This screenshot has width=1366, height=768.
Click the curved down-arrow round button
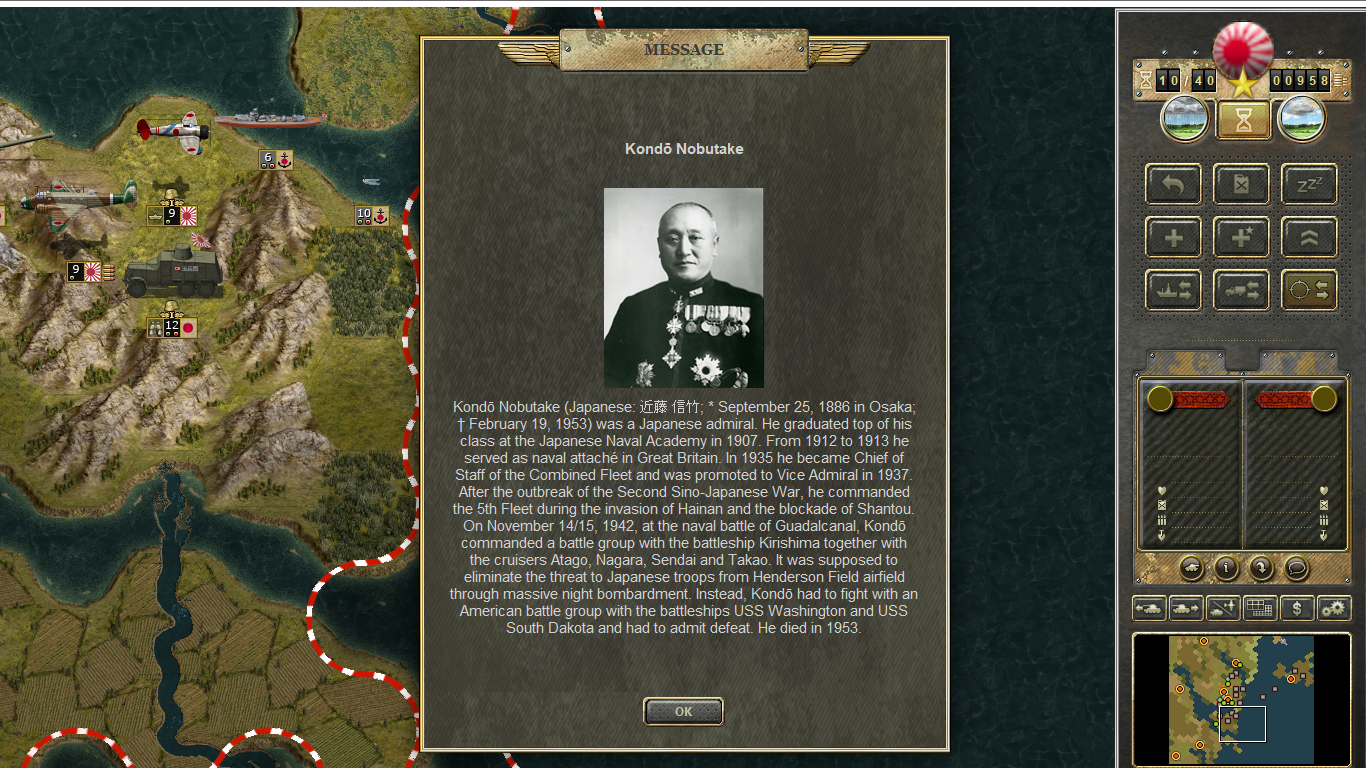click(x=1261, y=568)
